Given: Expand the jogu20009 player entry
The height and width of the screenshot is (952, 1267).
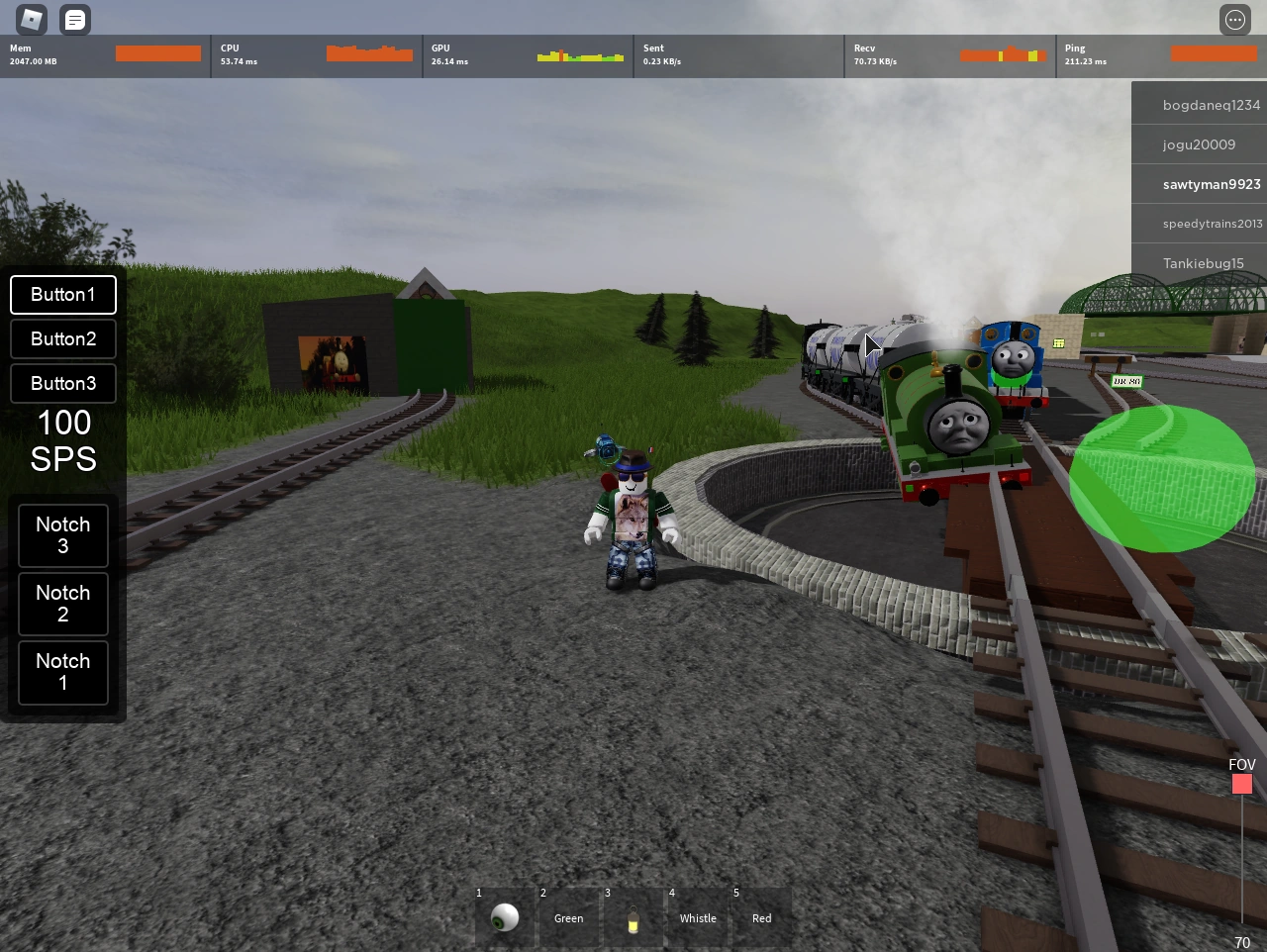Looking at the screenshot, I should coord(1199,143).
